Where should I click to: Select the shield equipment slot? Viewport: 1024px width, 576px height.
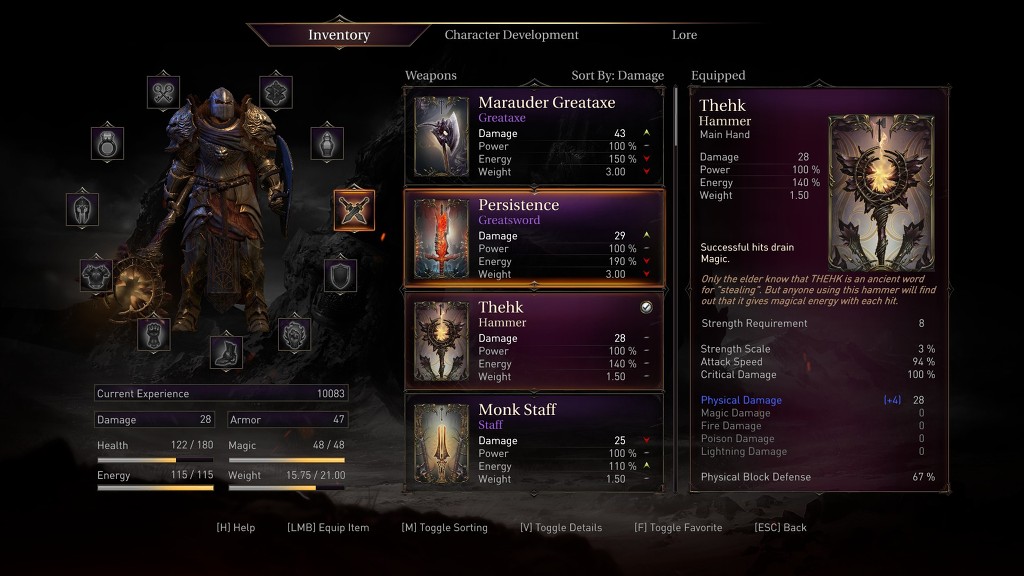point(340,275)
